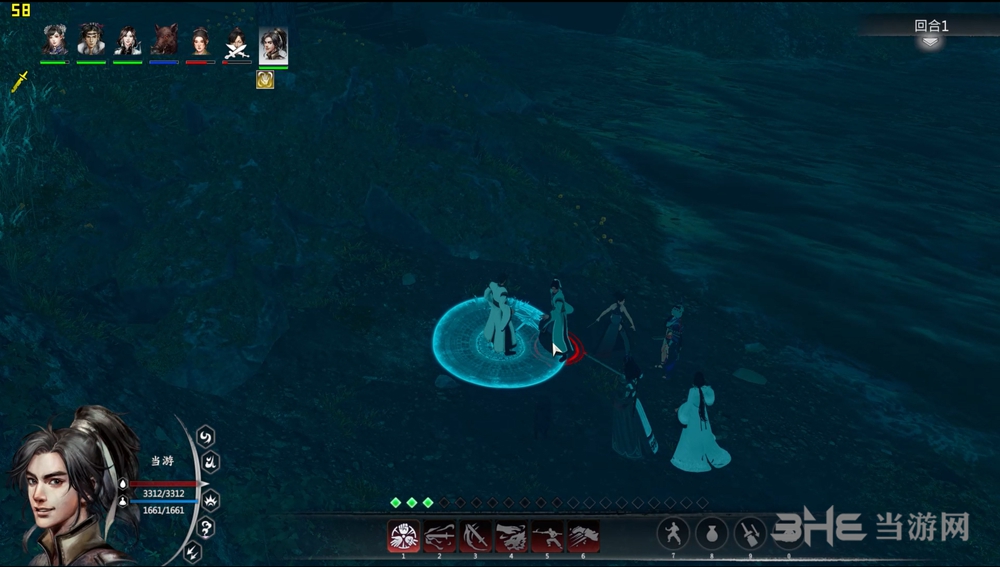Activate the fist skill in slot 1
This screenshot has width=1000, height=567.
click(x=403, y=537)
